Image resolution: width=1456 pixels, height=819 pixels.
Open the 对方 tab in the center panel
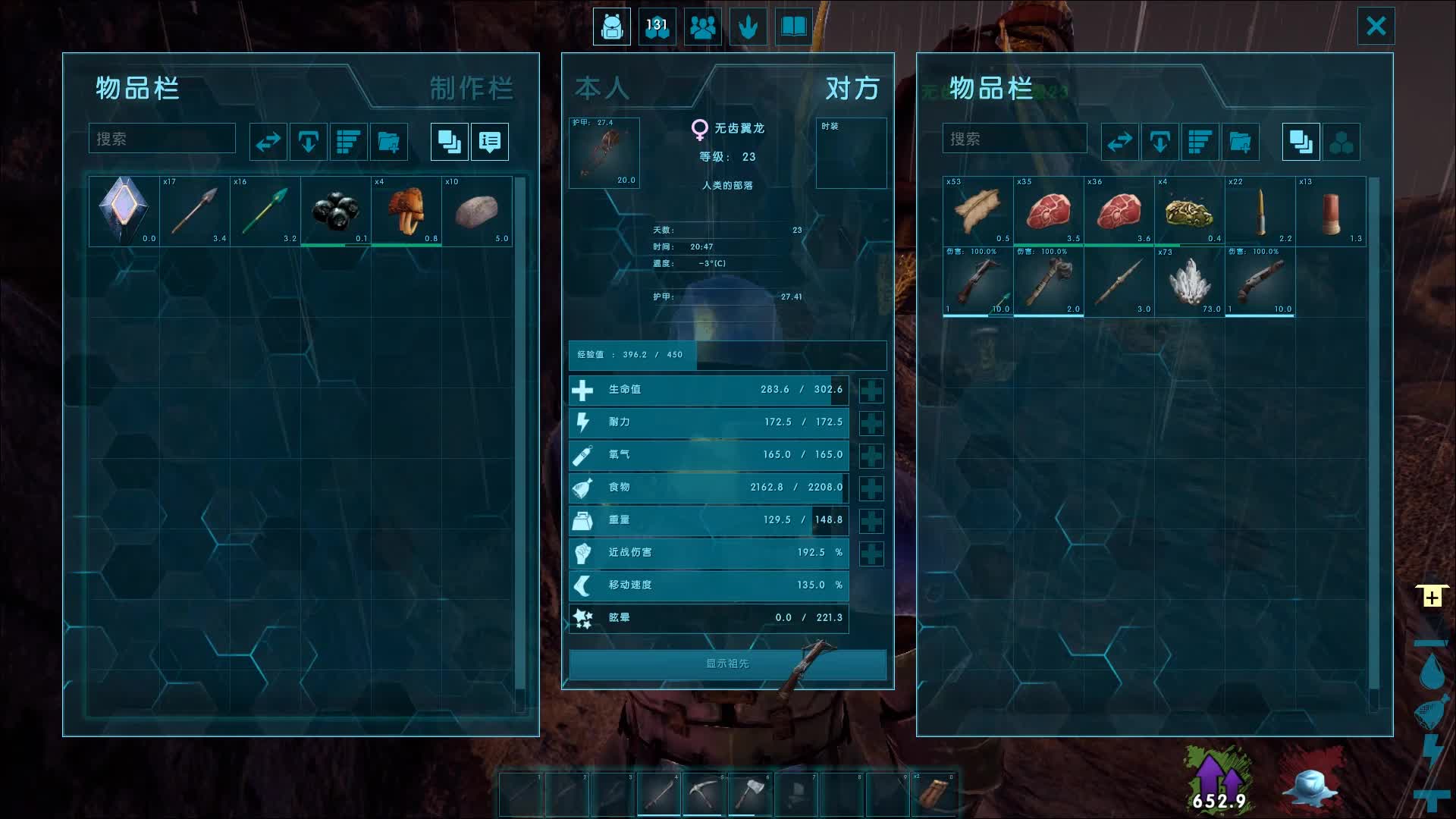[x=852, y=89]
